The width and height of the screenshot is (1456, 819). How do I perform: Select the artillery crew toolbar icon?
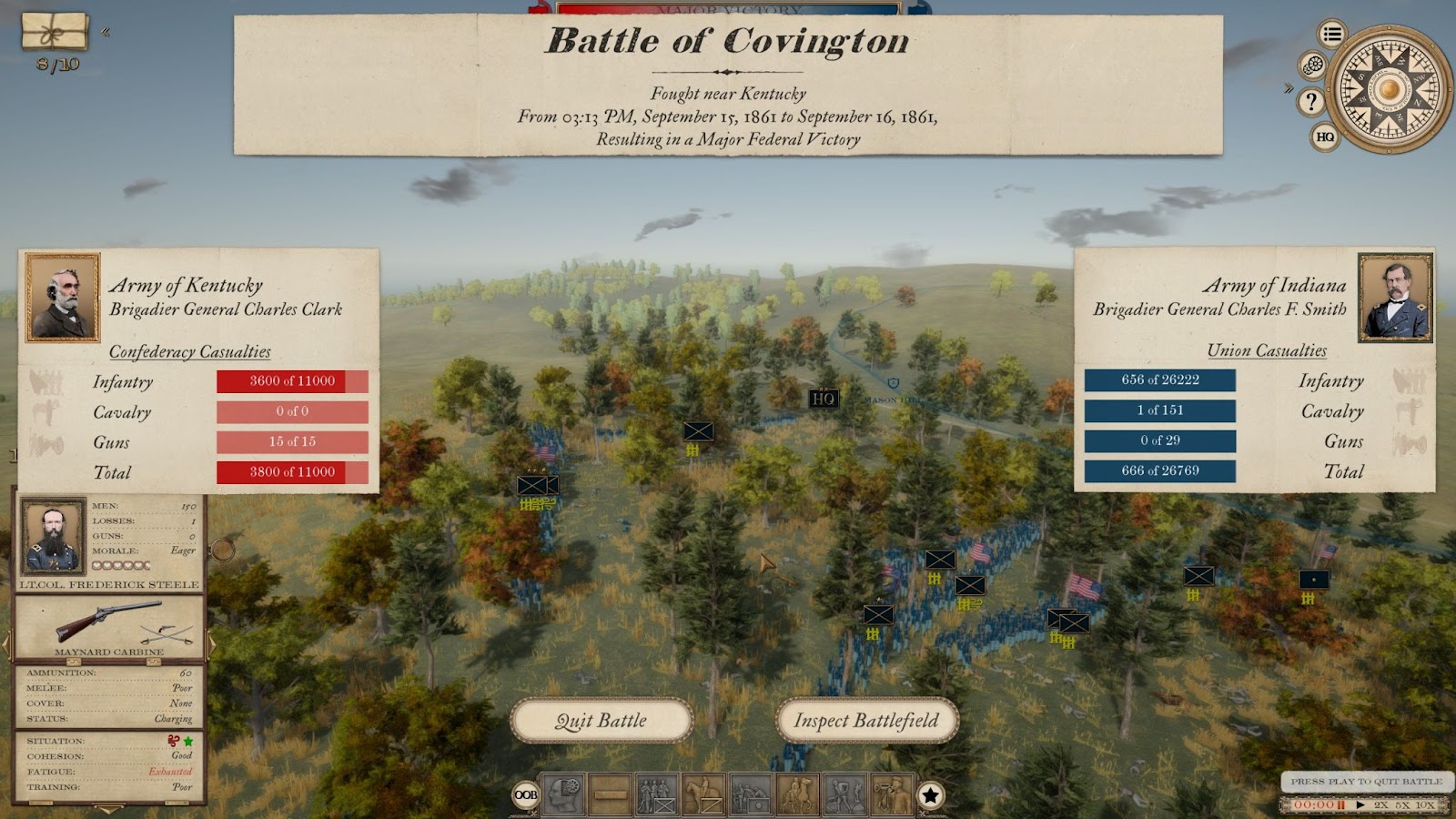coord(751,794)
